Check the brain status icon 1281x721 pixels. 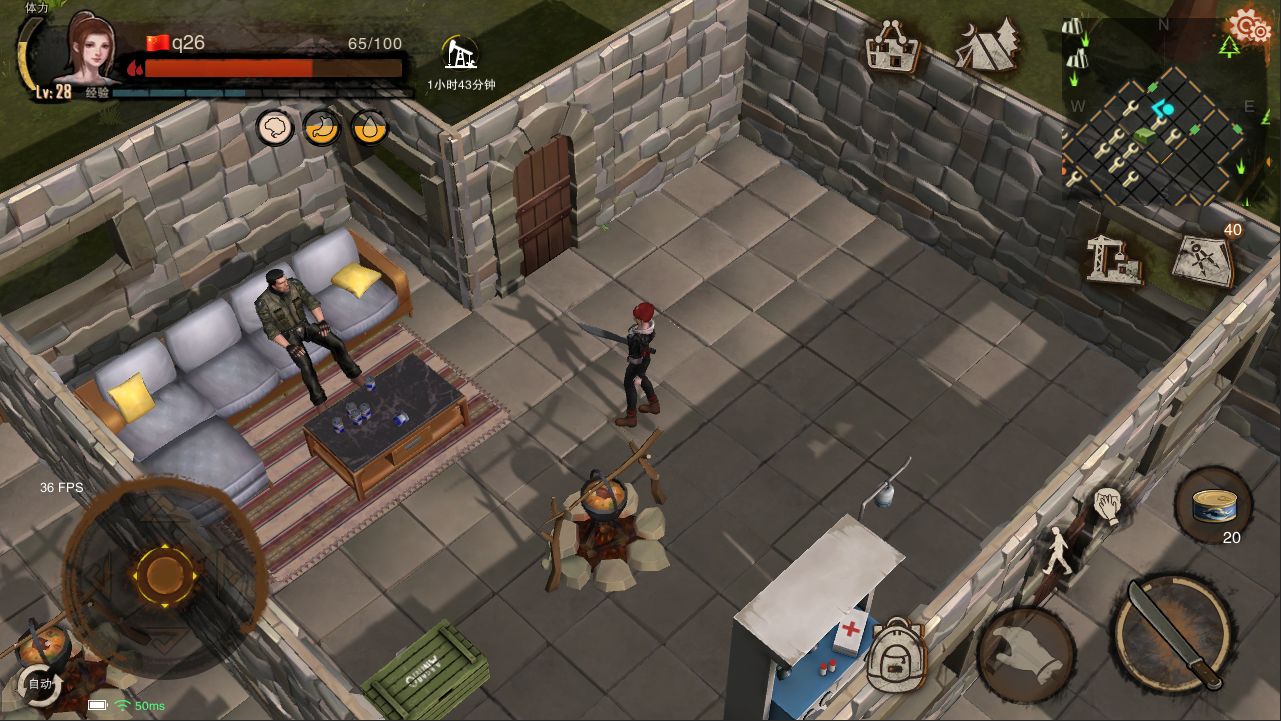click(x=274, y=127)
